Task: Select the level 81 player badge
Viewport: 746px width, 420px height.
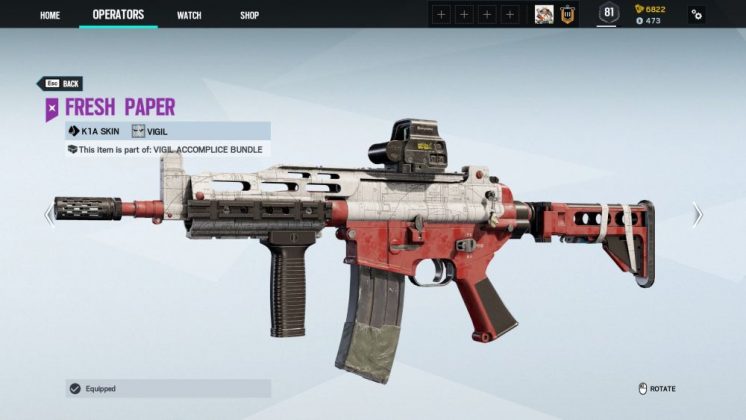Action: pos(608,13)
